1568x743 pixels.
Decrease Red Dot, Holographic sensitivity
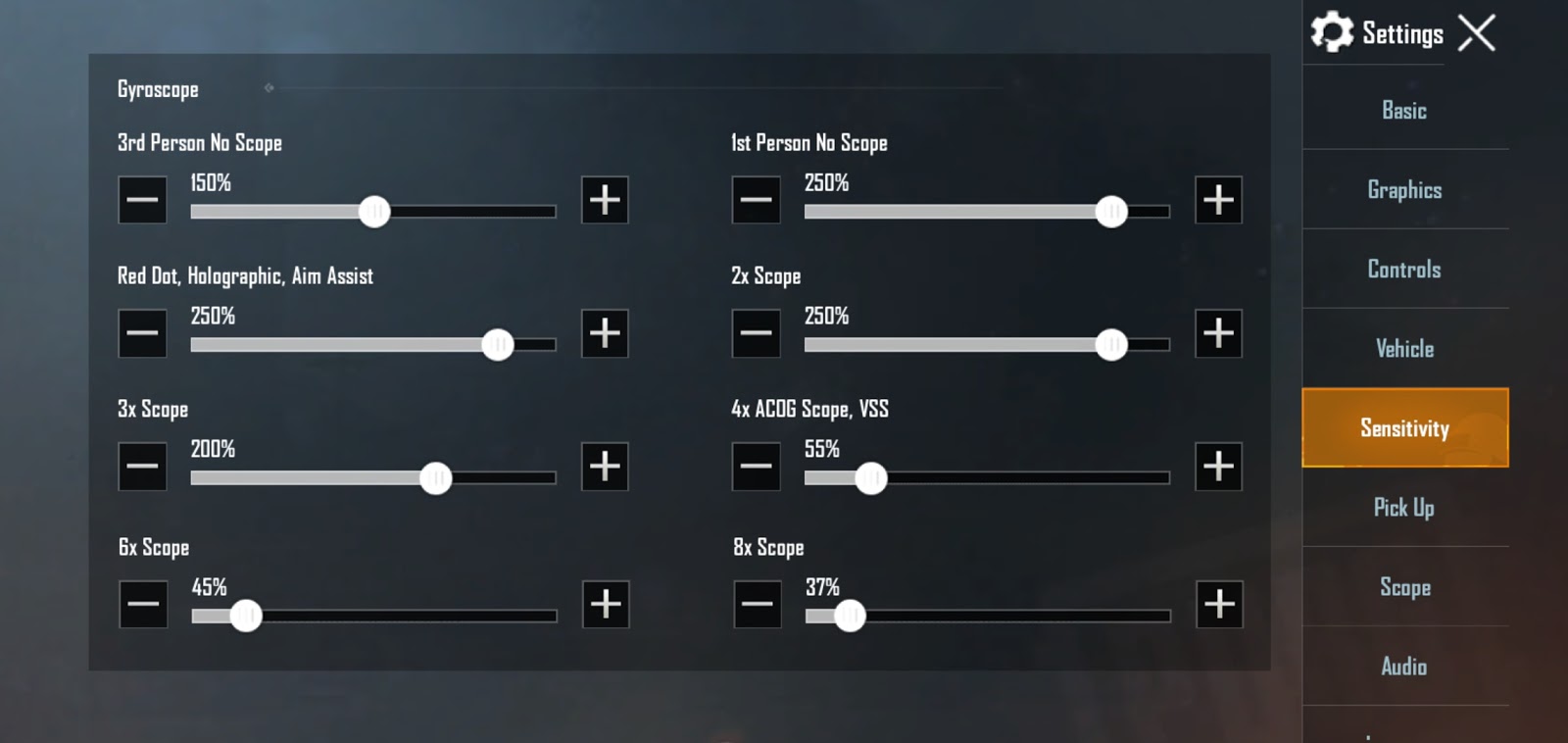[x=142, y=333]
